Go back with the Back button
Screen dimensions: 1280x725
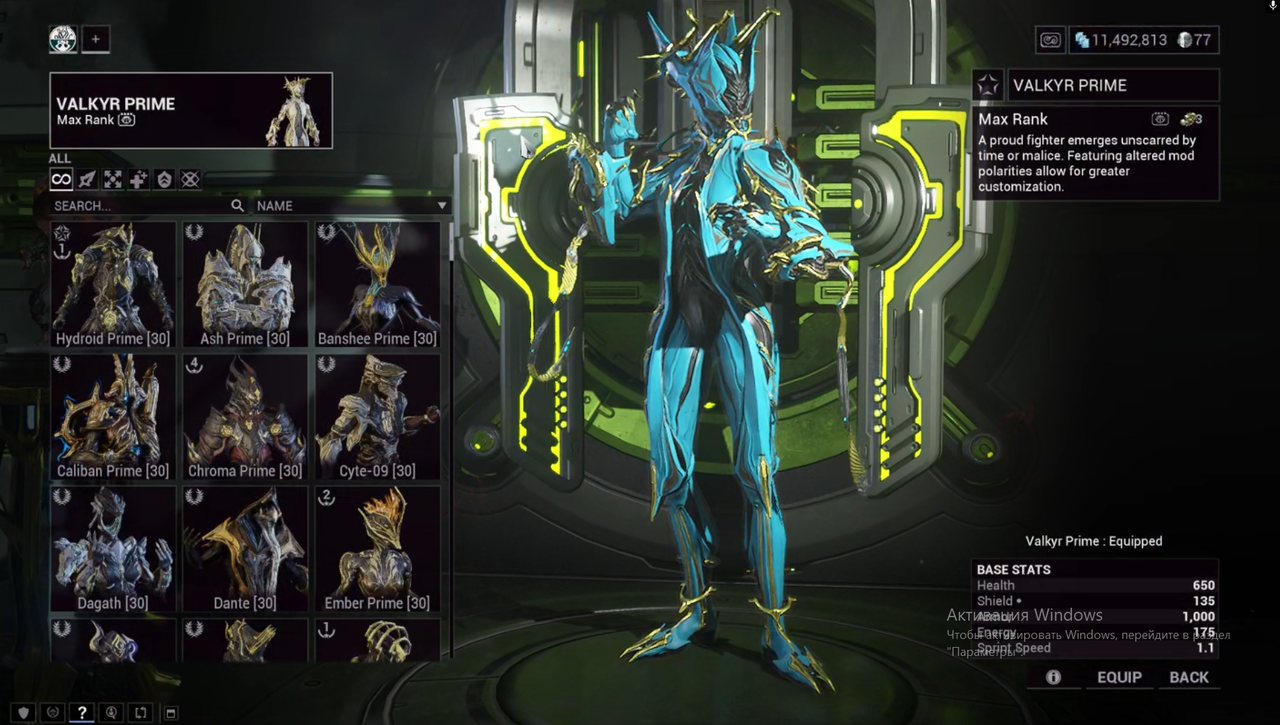coord(1189,677)
